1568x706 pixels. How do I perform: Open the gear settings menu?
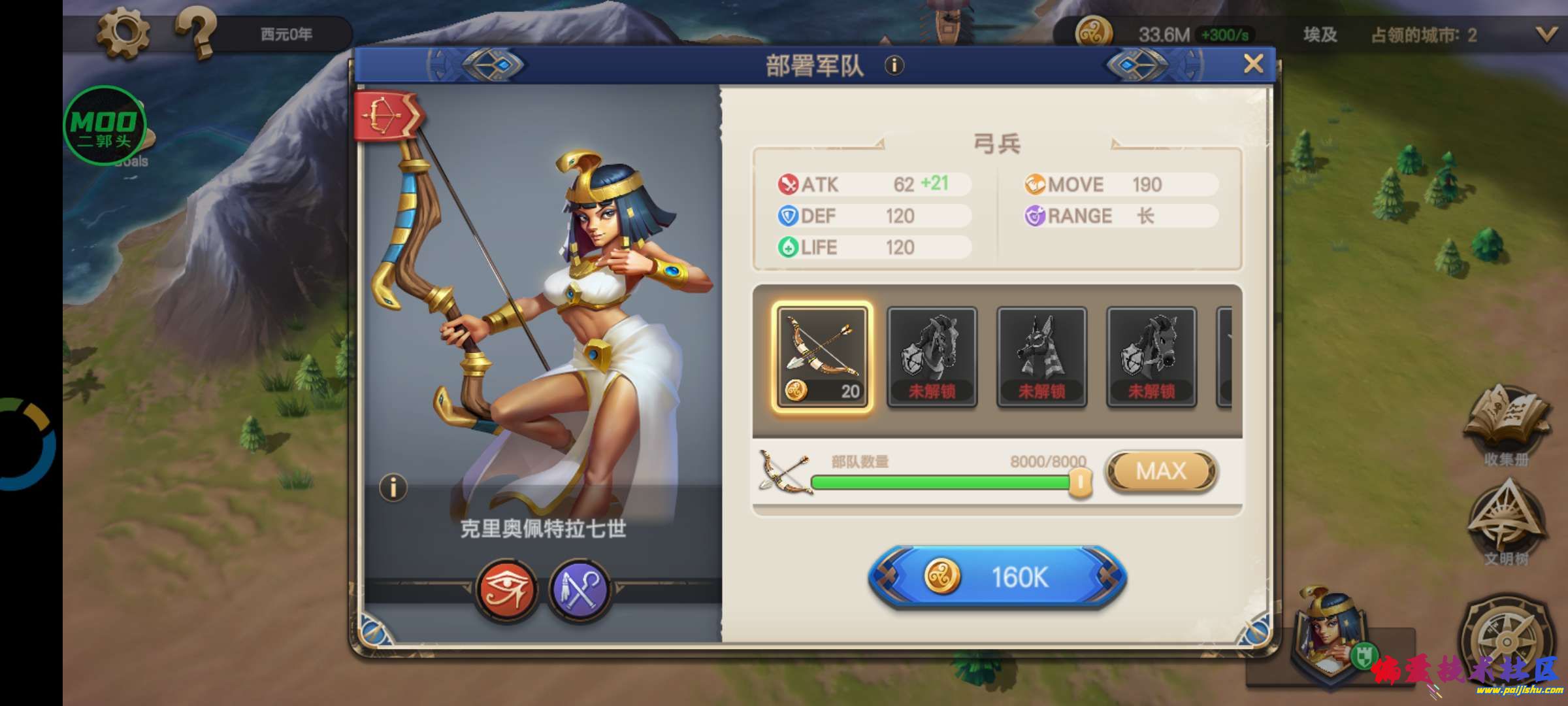click(x=122, y=33)
